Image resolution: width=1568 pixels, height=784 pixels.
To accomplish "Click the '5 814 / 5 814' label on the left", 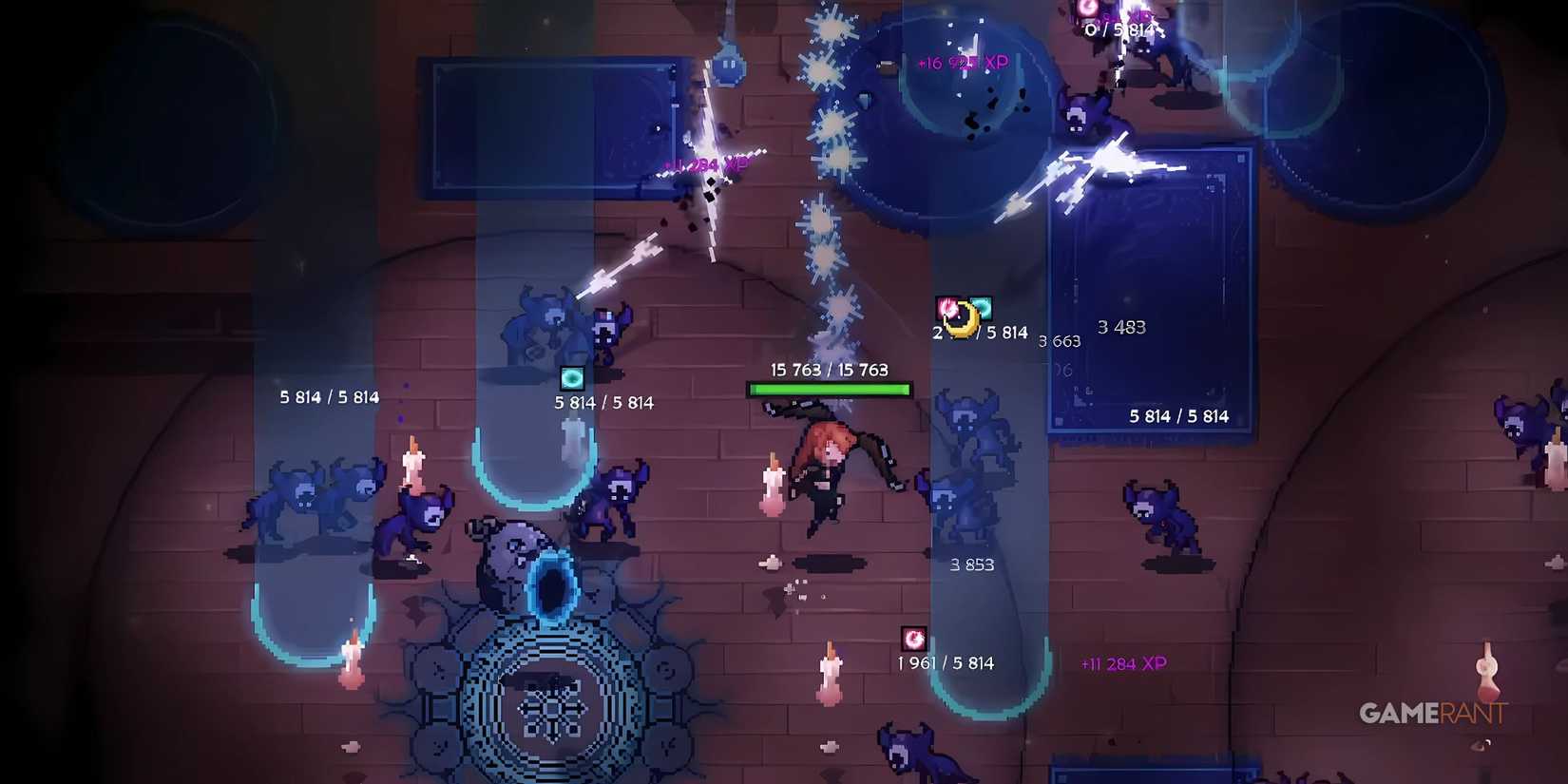I will click(x=328, y=396).
